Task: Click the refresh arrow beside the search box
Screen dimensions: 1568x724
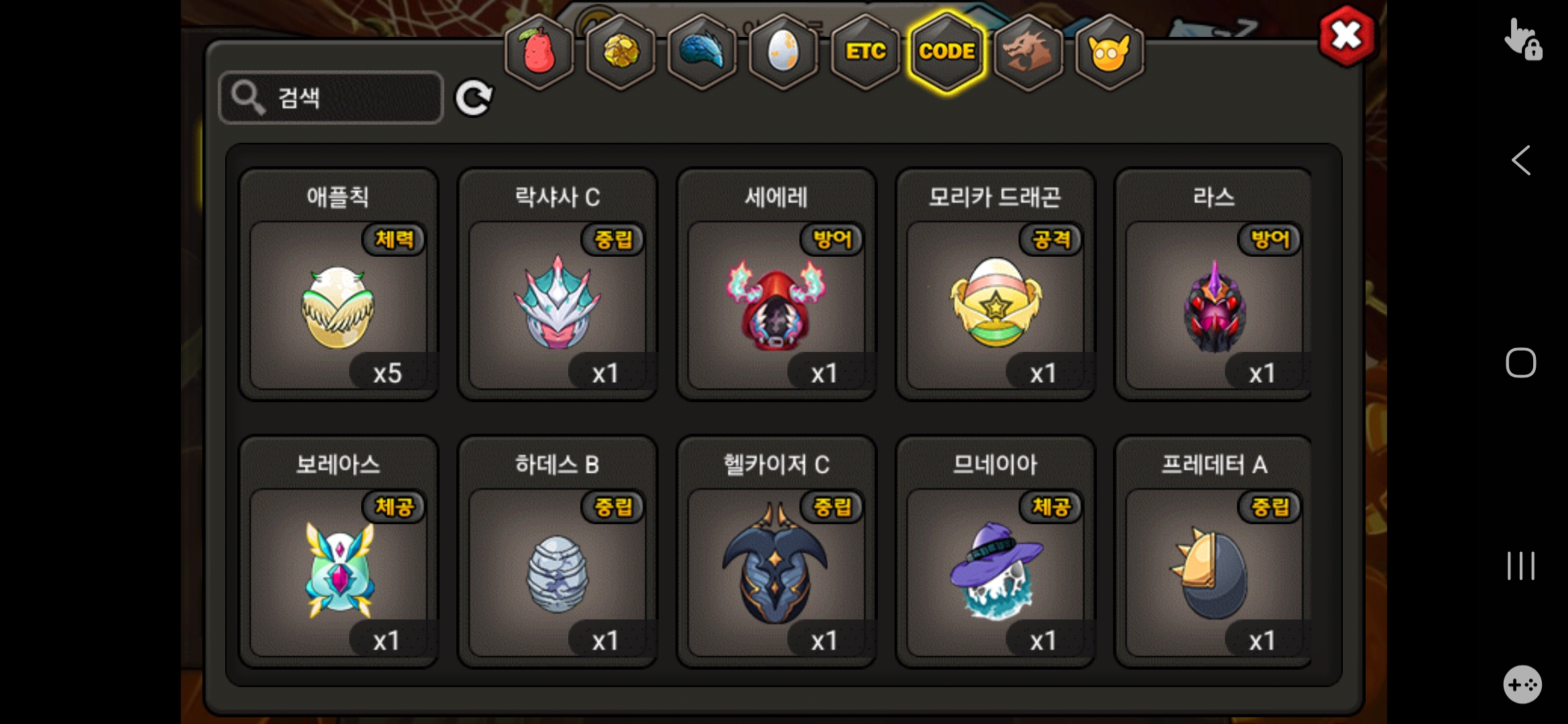Action: click(474, 99)
